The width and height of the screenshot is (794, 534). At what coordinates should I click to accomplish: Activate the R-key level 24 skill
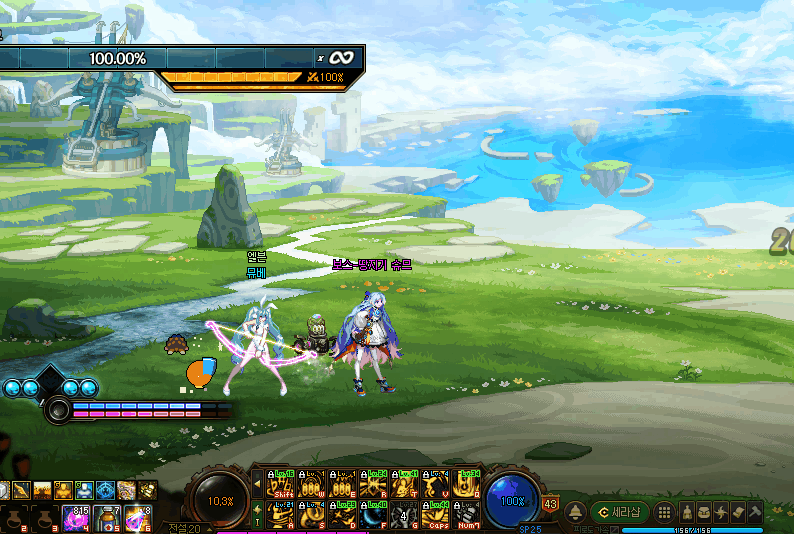click(x=374, y=484)
